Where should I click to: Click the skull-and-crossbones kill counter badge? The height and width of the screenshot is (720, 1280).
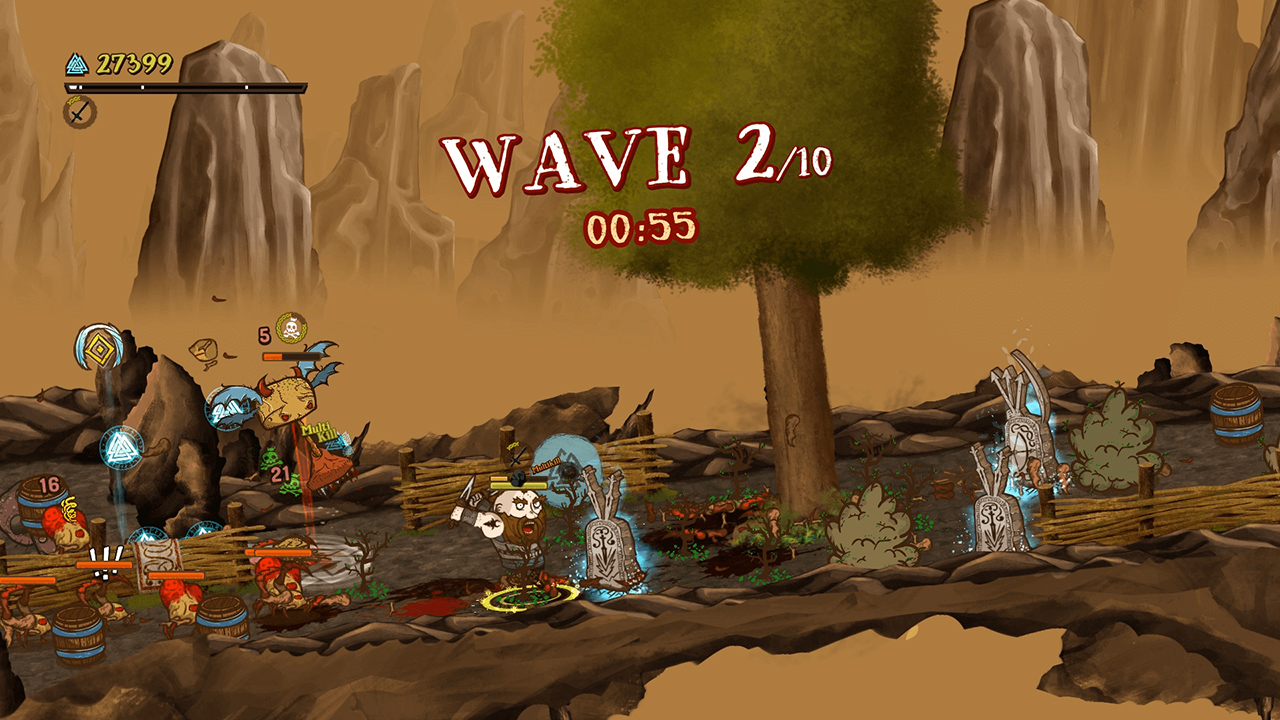(290, 328)
